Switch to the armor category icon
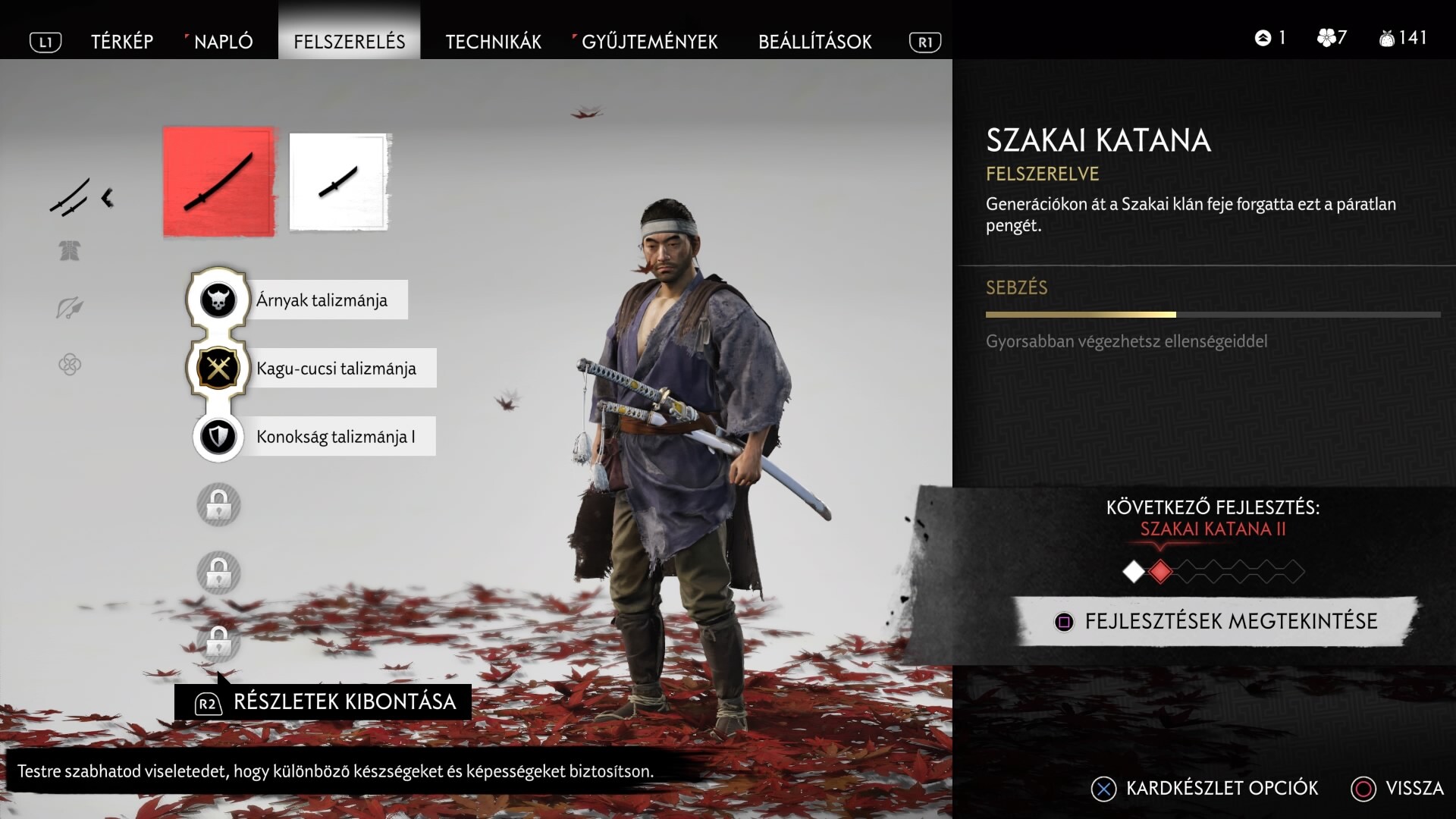Screen dimensions: 1456x819 (70, 251)
